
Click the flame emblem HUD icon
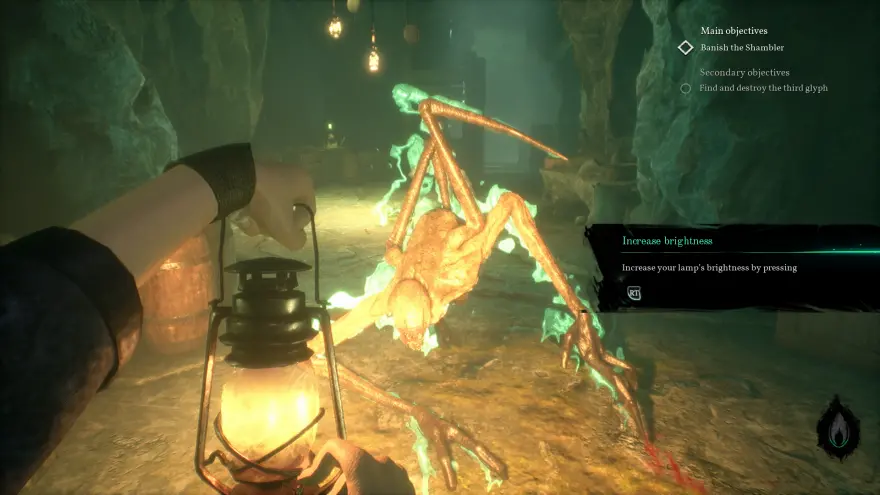[838, 430]
